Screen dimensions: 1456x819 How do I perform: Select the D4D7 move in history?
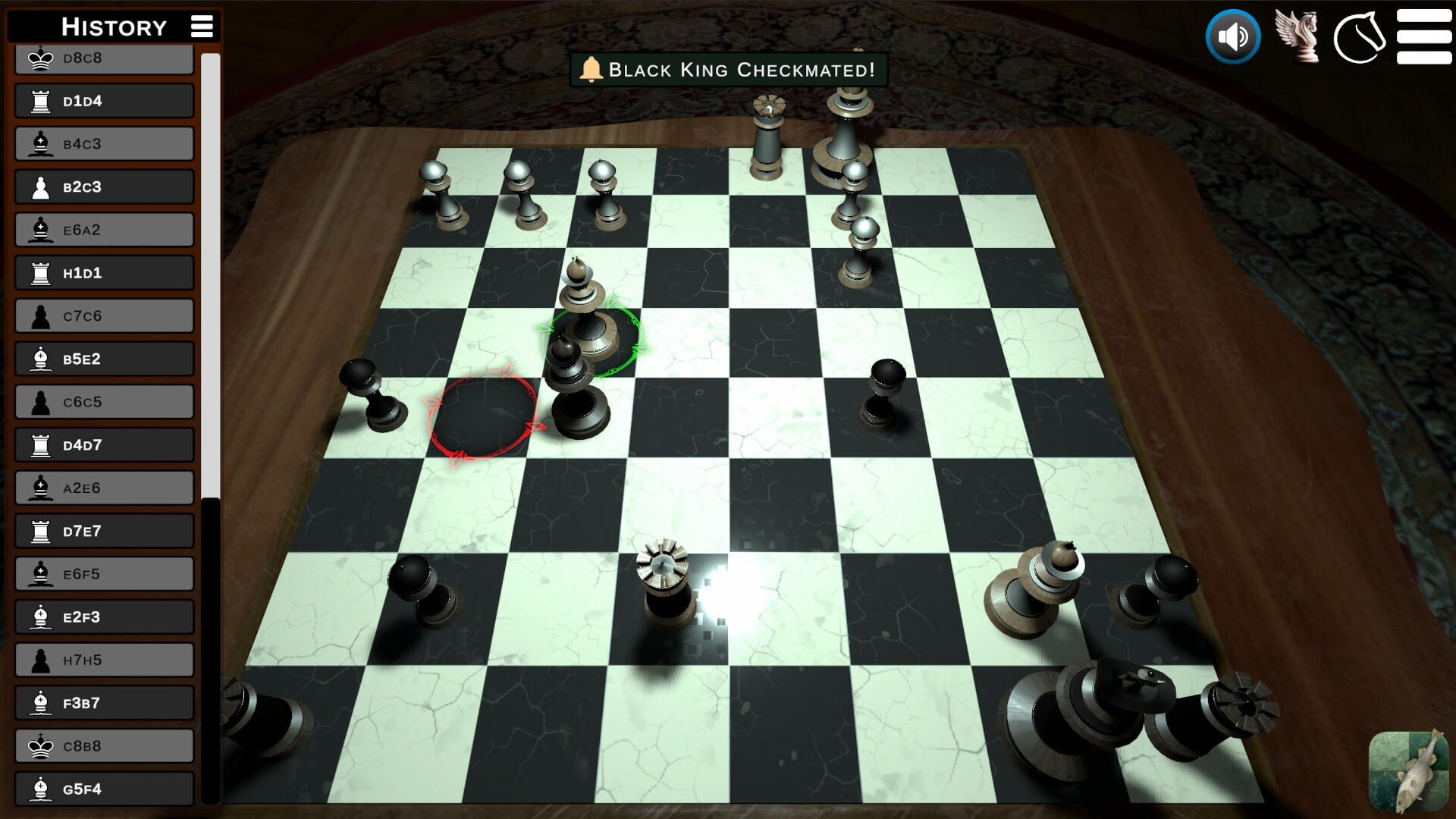pos(104,444)
